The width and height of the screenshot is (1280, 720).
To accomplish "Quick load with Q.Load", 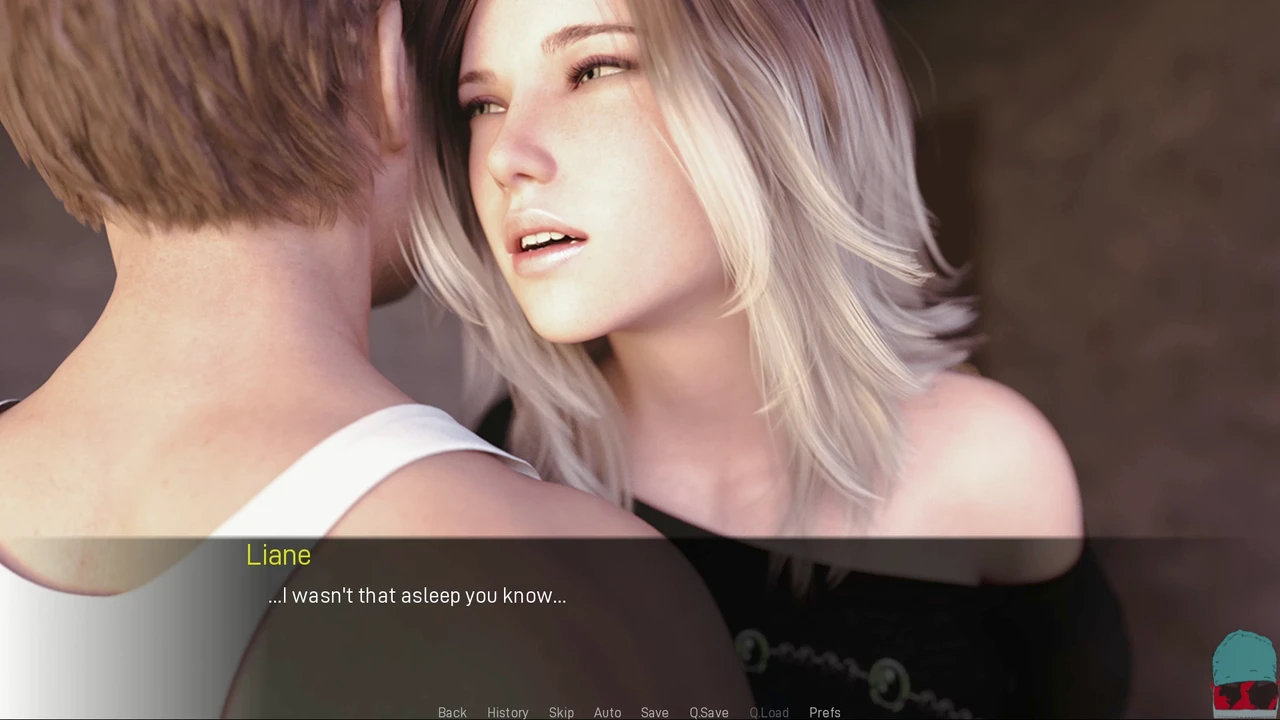I will pyautogui.click(x=769, y=712).
